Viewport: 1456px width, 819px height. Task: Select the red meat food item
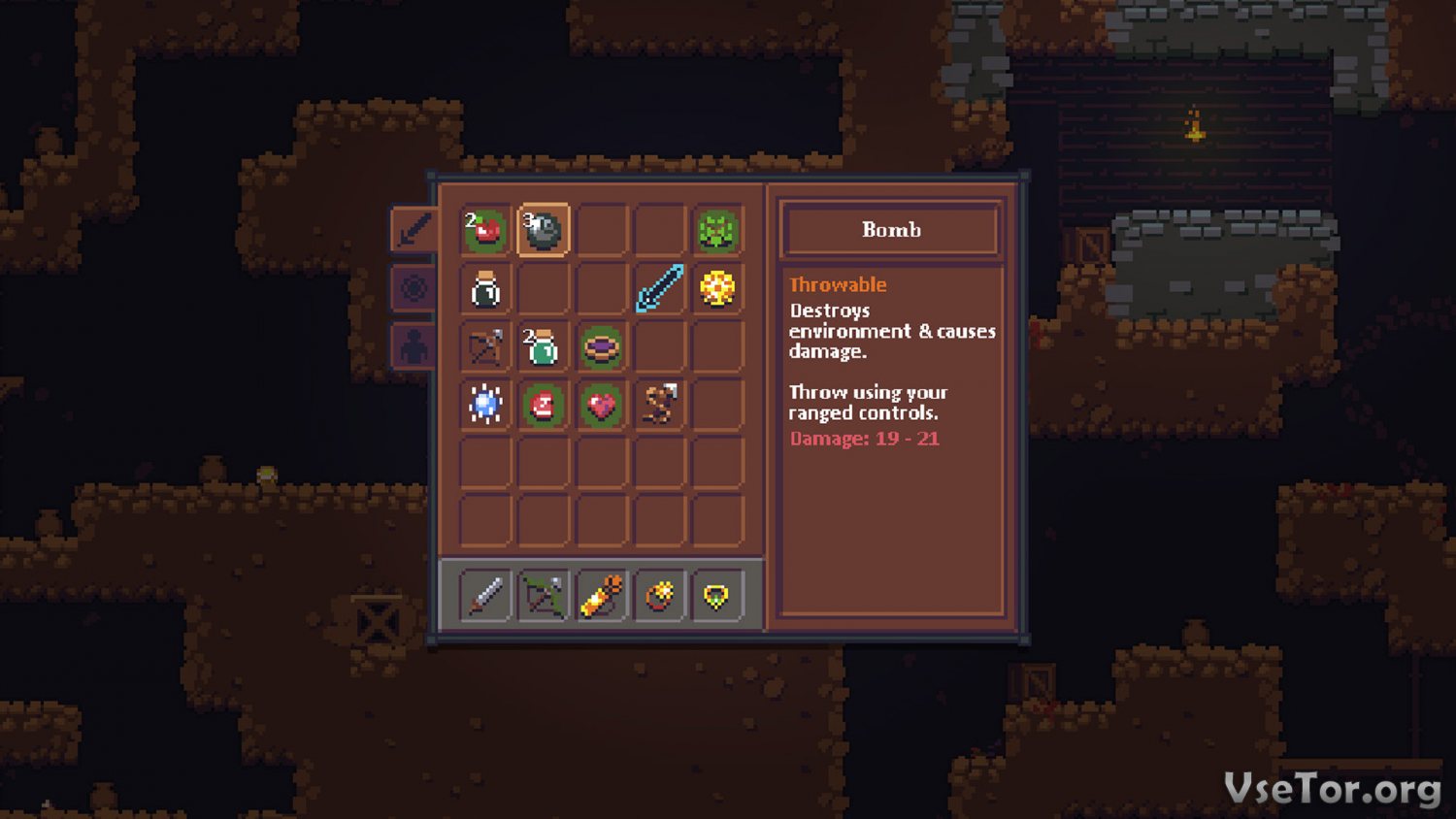(x=544, y=405)
